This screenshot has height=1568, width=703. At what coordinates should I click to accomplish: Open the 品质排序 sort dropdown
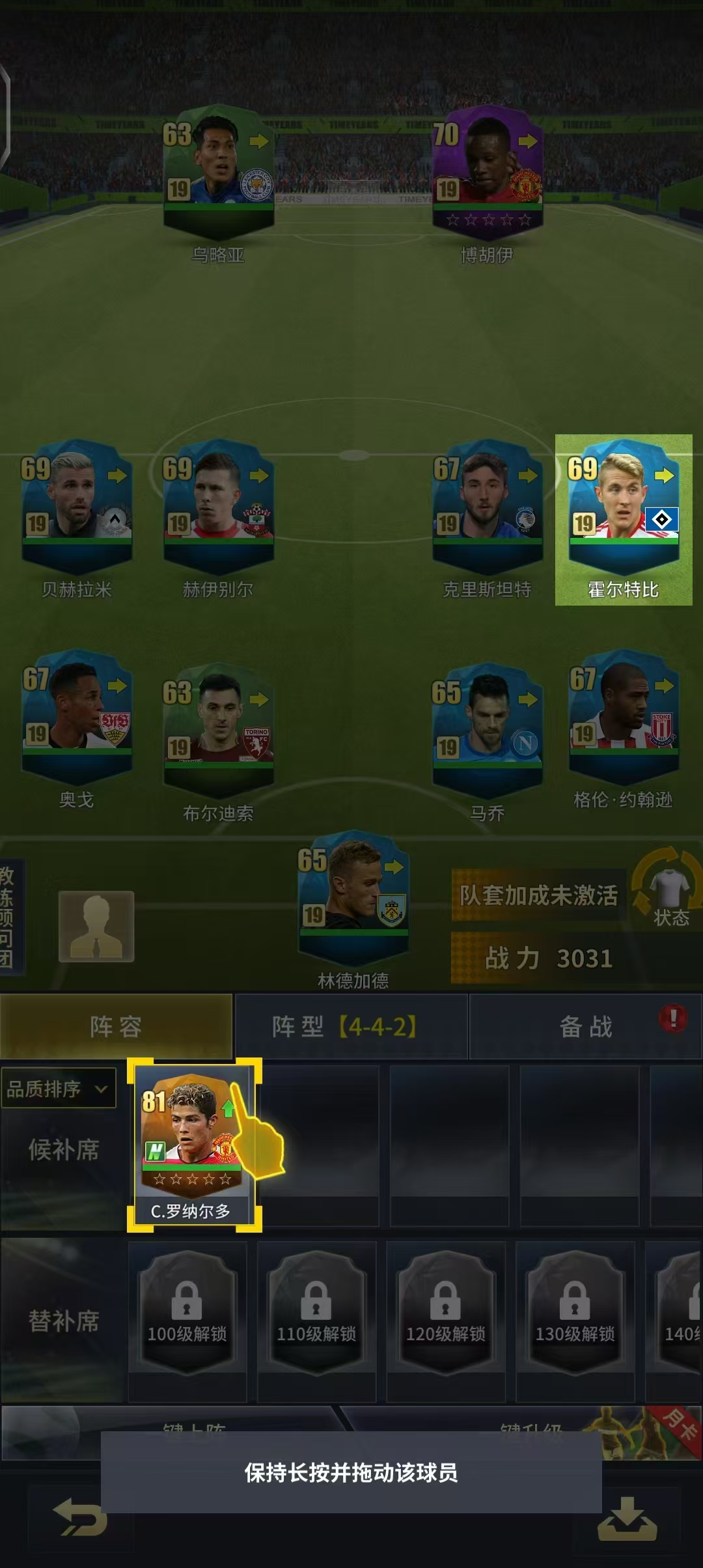tap(58, 1088)
